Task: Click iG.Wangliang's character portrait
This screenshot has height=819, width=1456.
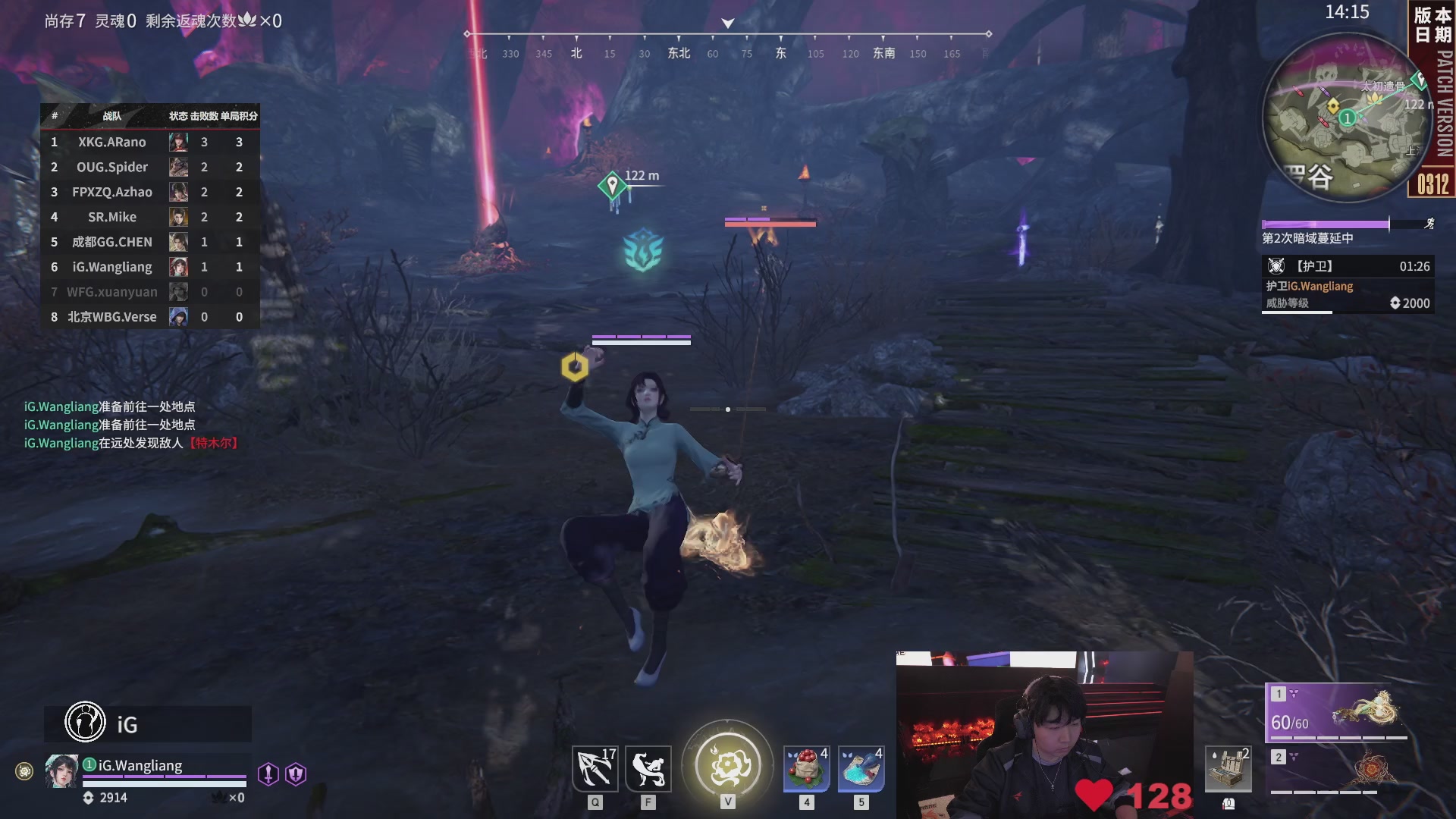Action: point(61,771)
